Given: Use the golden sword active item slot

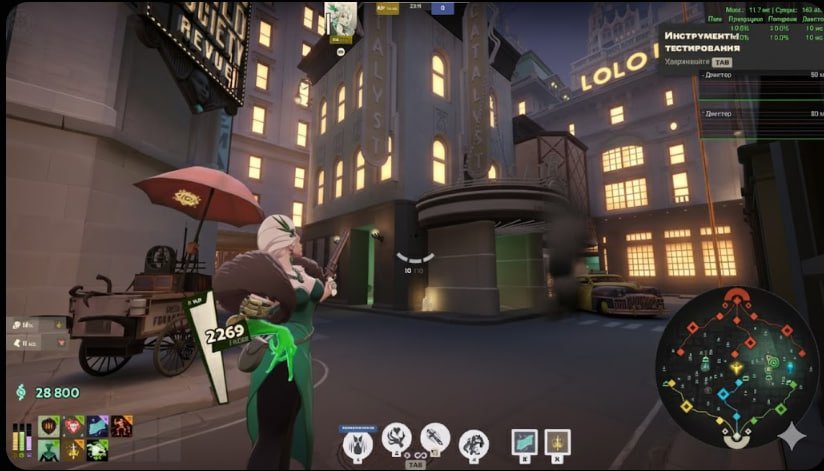Looking at the screenshot, I should pos(557,442).
